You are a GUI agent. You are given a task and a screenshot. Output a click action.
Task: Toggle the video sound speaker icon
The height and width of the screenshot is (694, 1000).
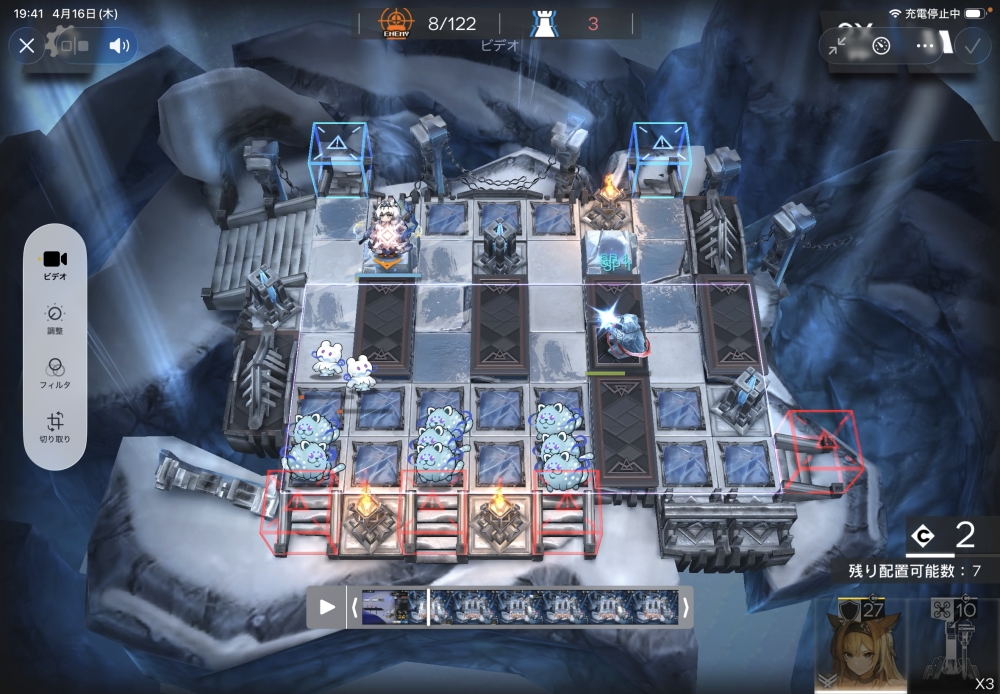point(121,45)
